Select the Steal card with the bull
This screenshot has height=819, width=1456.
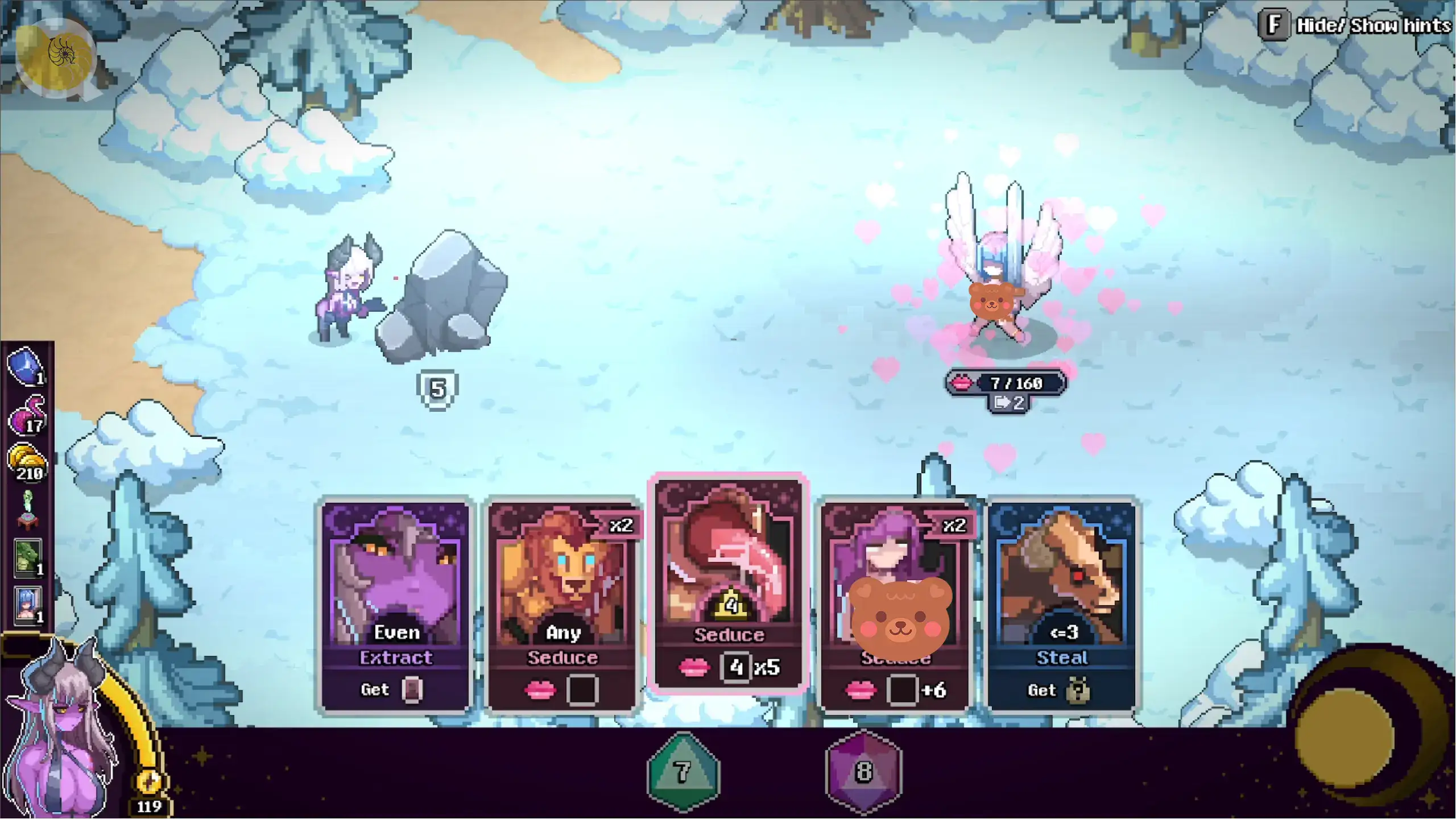1061,606
